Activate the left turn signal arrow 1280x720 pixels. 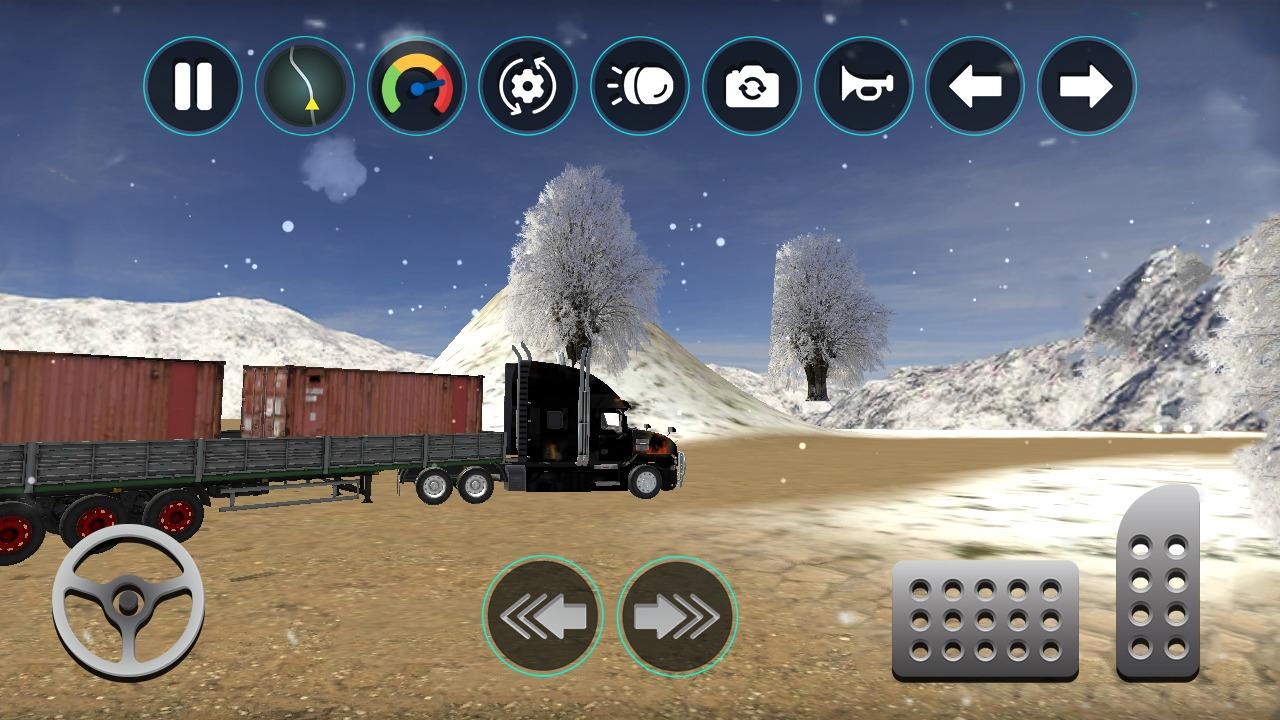point(975,86)
